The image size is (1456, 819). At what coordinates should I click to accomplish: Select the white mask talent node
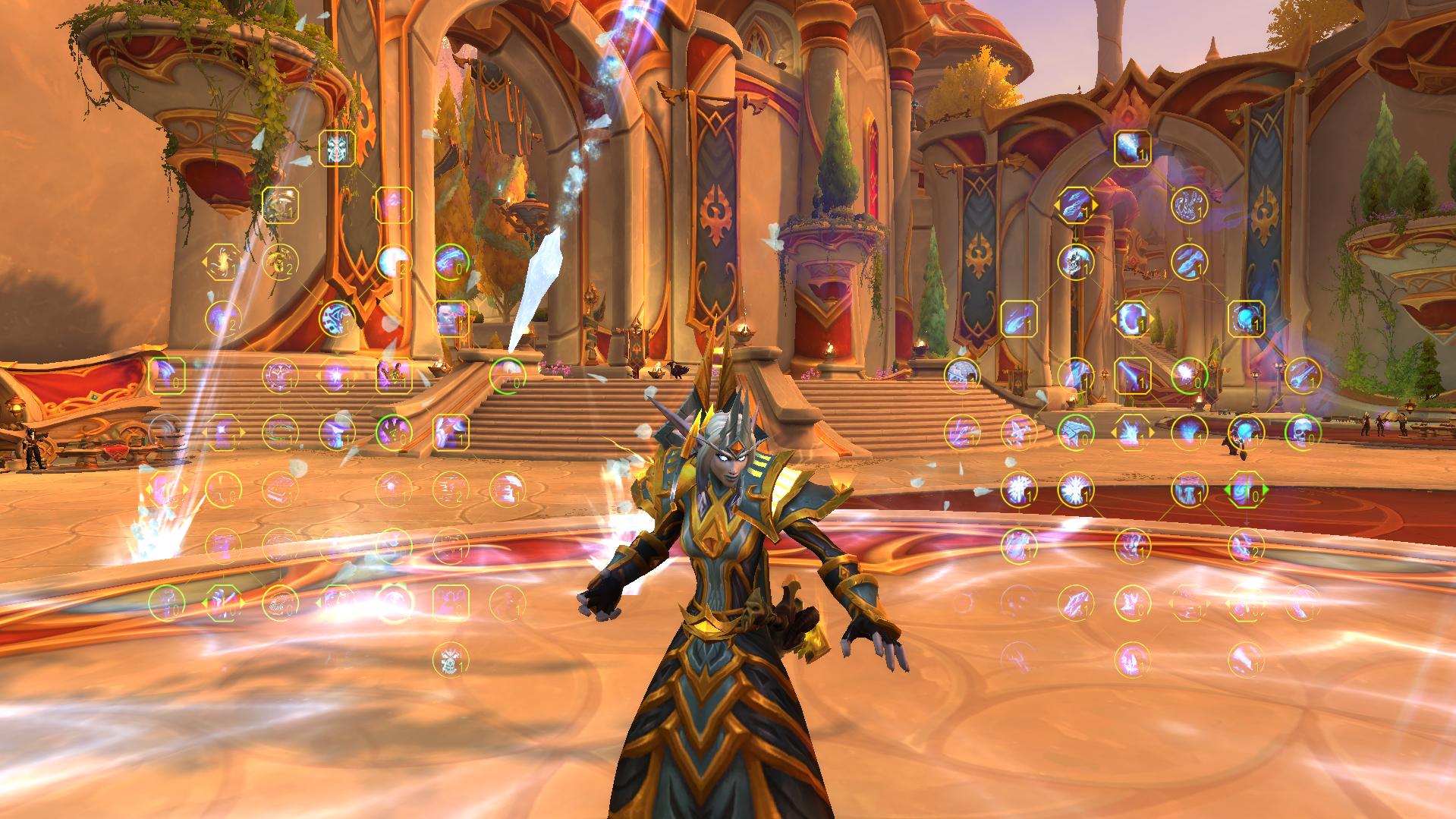(337, 148)
